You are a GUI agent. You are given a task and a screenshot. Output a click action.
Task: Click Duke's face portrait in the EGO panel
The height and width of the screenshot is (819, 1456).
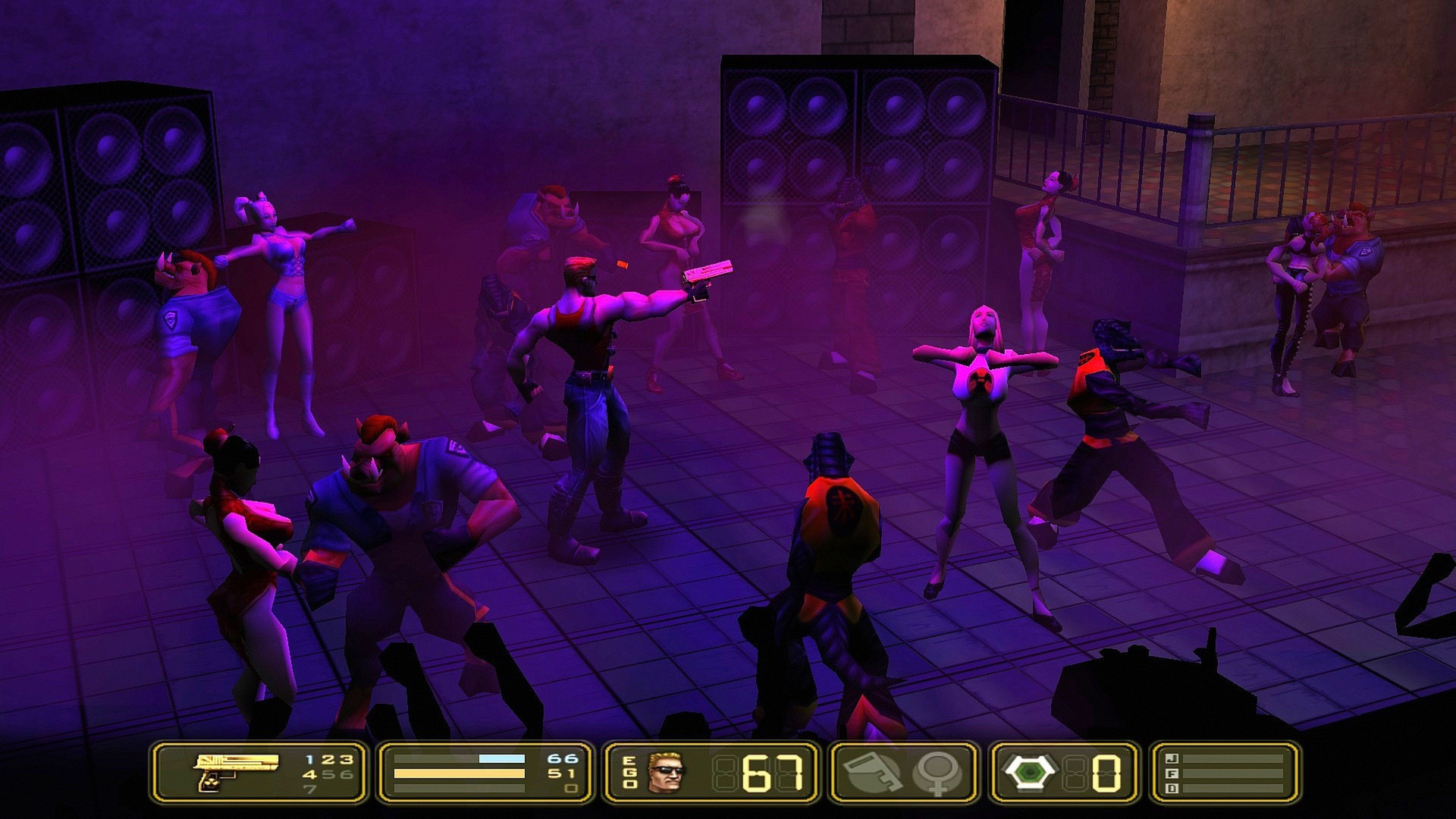click(665, 772)
